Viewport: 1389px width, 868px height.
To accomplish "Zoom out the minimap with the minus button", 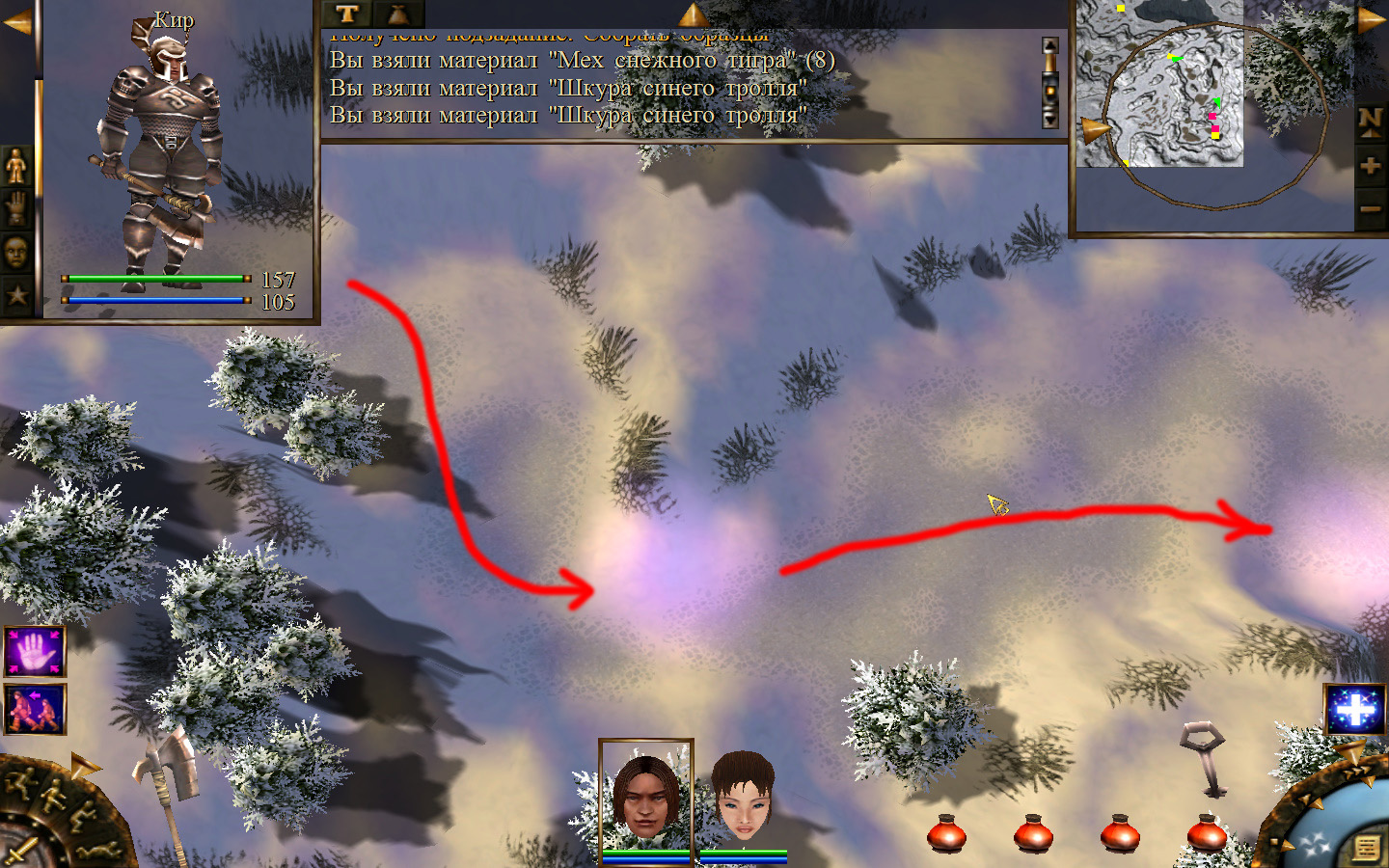I will (1370, 208).
